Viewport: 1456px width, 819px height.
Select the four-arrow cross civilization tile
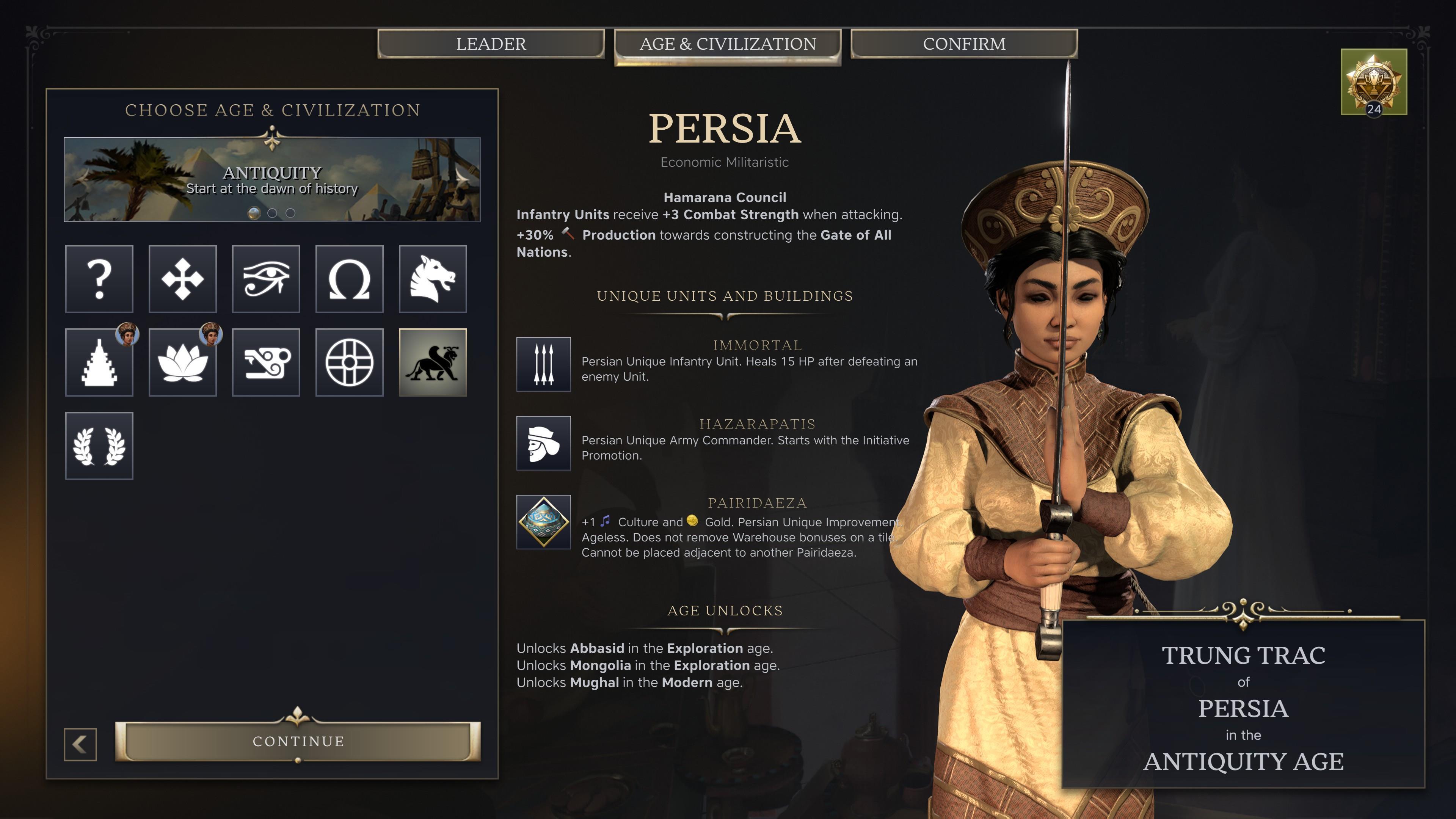[182, 279]
